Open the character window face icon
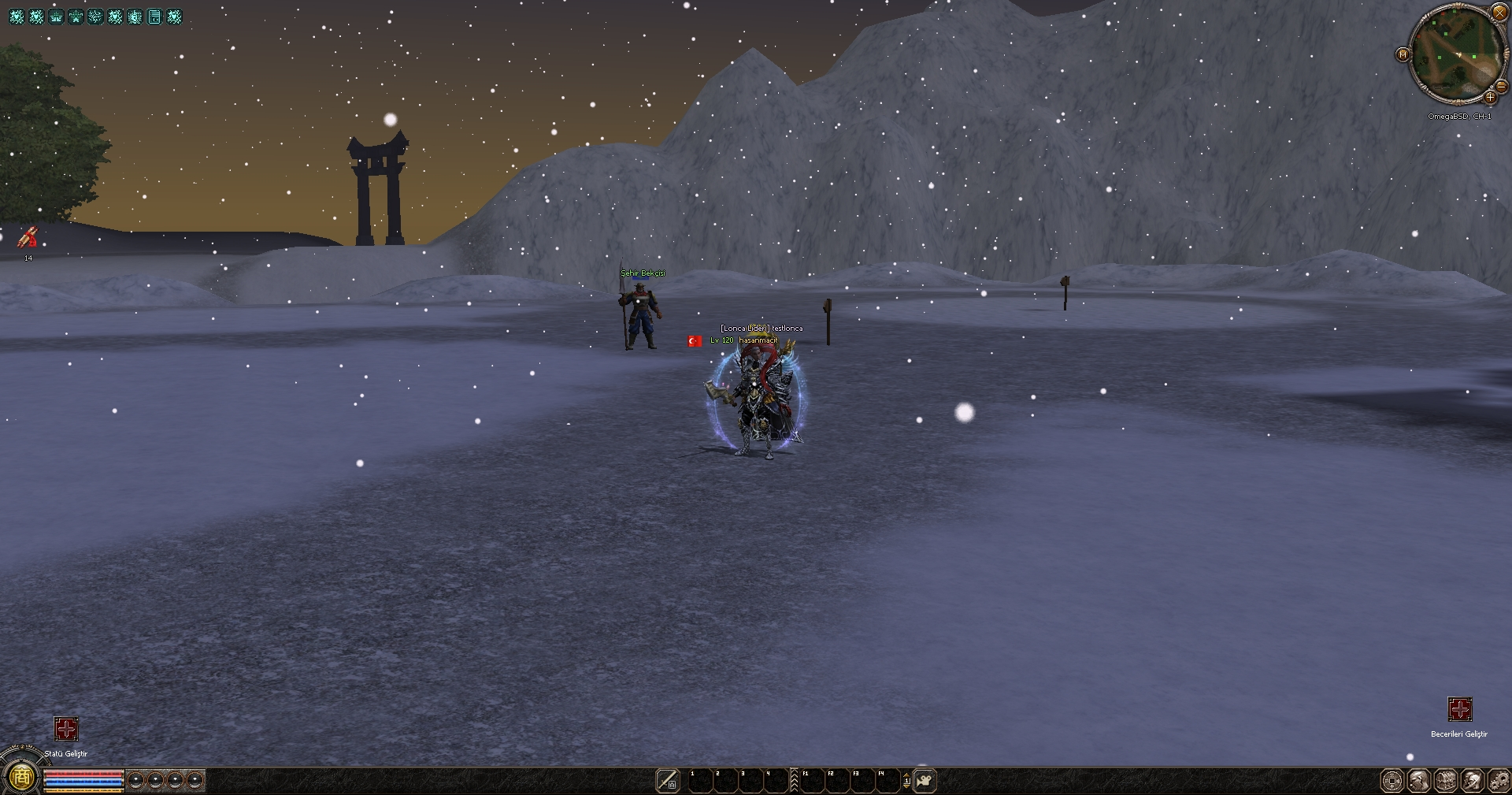 pyautogui.click(x=1419, y=781)
